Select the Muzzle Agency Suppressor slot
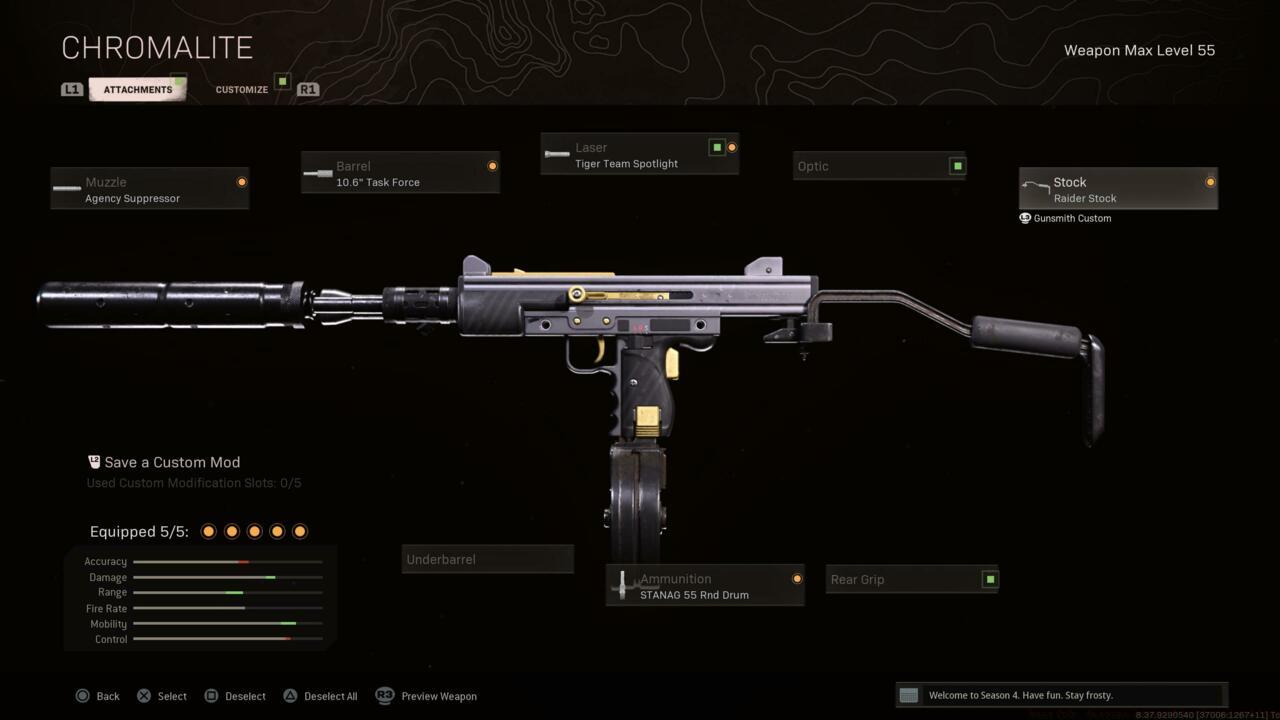 (150, 189)
